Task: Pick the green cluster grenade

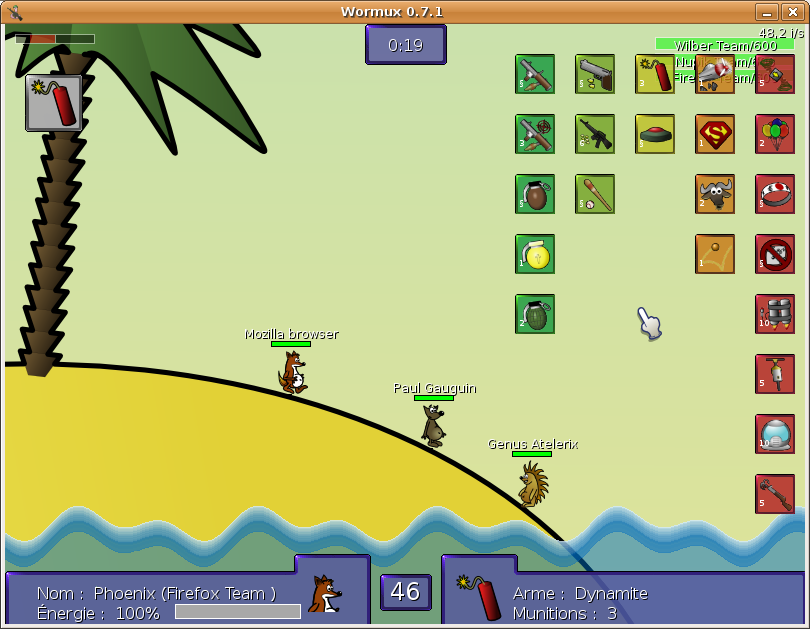Action: tap(535, 314)
